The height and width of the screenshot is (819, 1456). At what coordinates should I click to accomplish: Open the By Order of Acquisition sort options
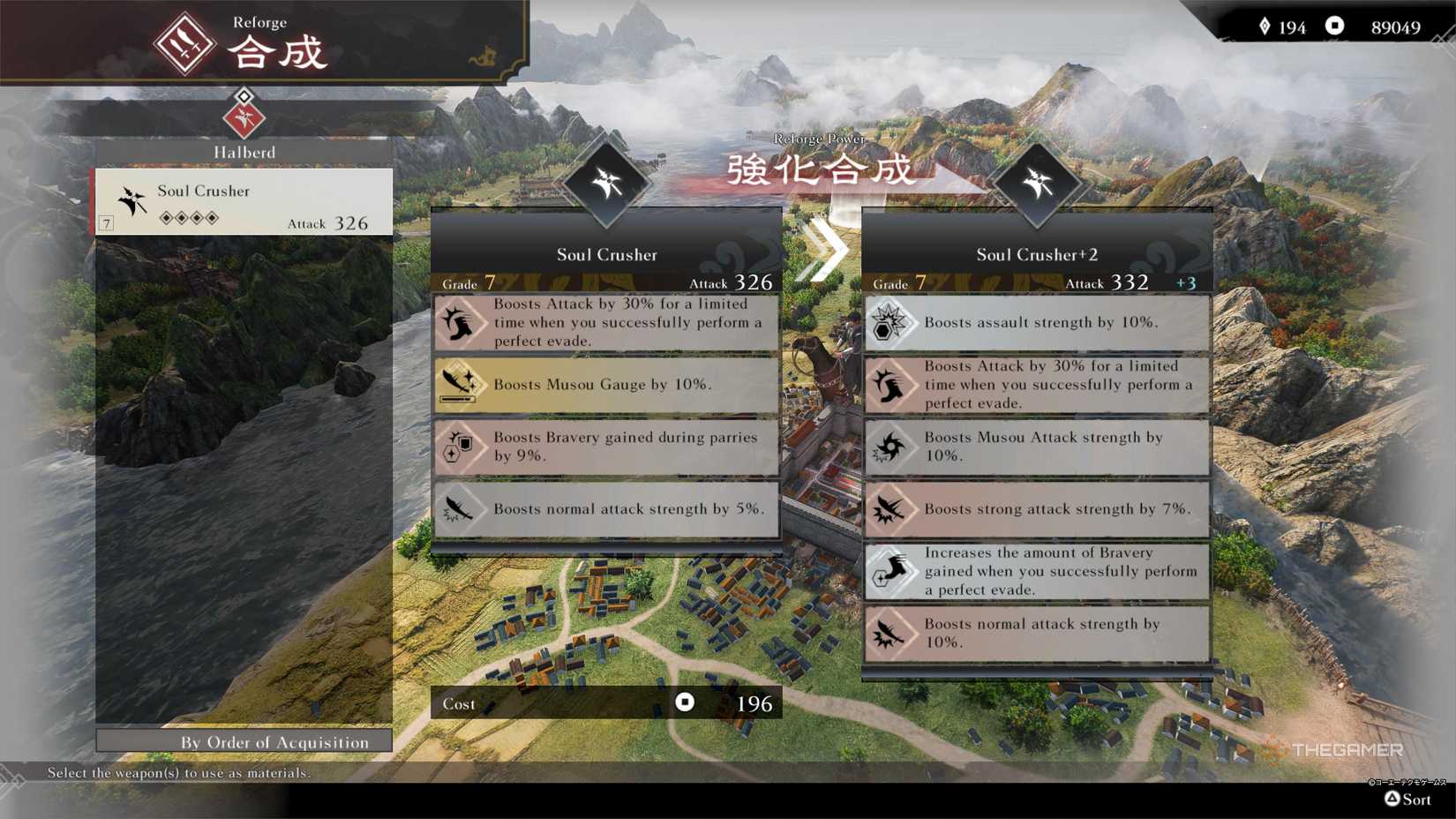click(244, 742)
